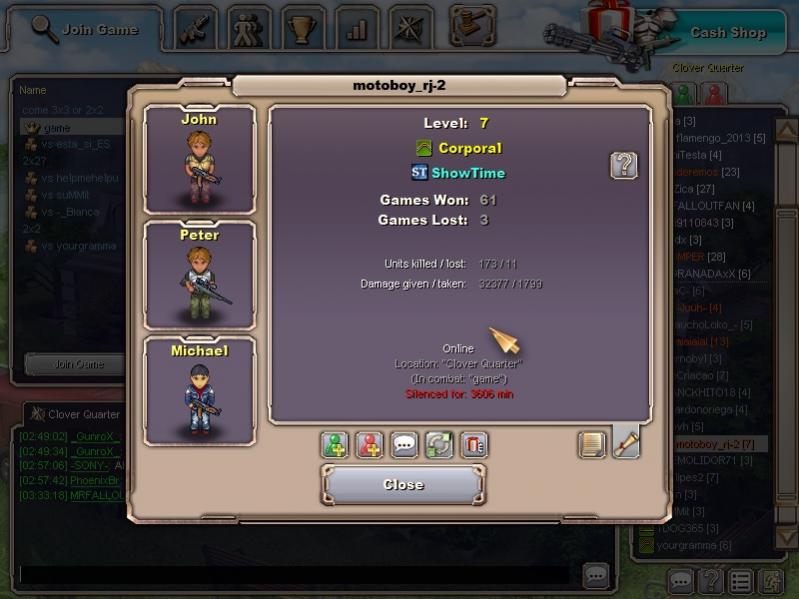Click the question mark help button
Image resolution: width=799 pixels, height=599 pixels.
pos(624,165)
